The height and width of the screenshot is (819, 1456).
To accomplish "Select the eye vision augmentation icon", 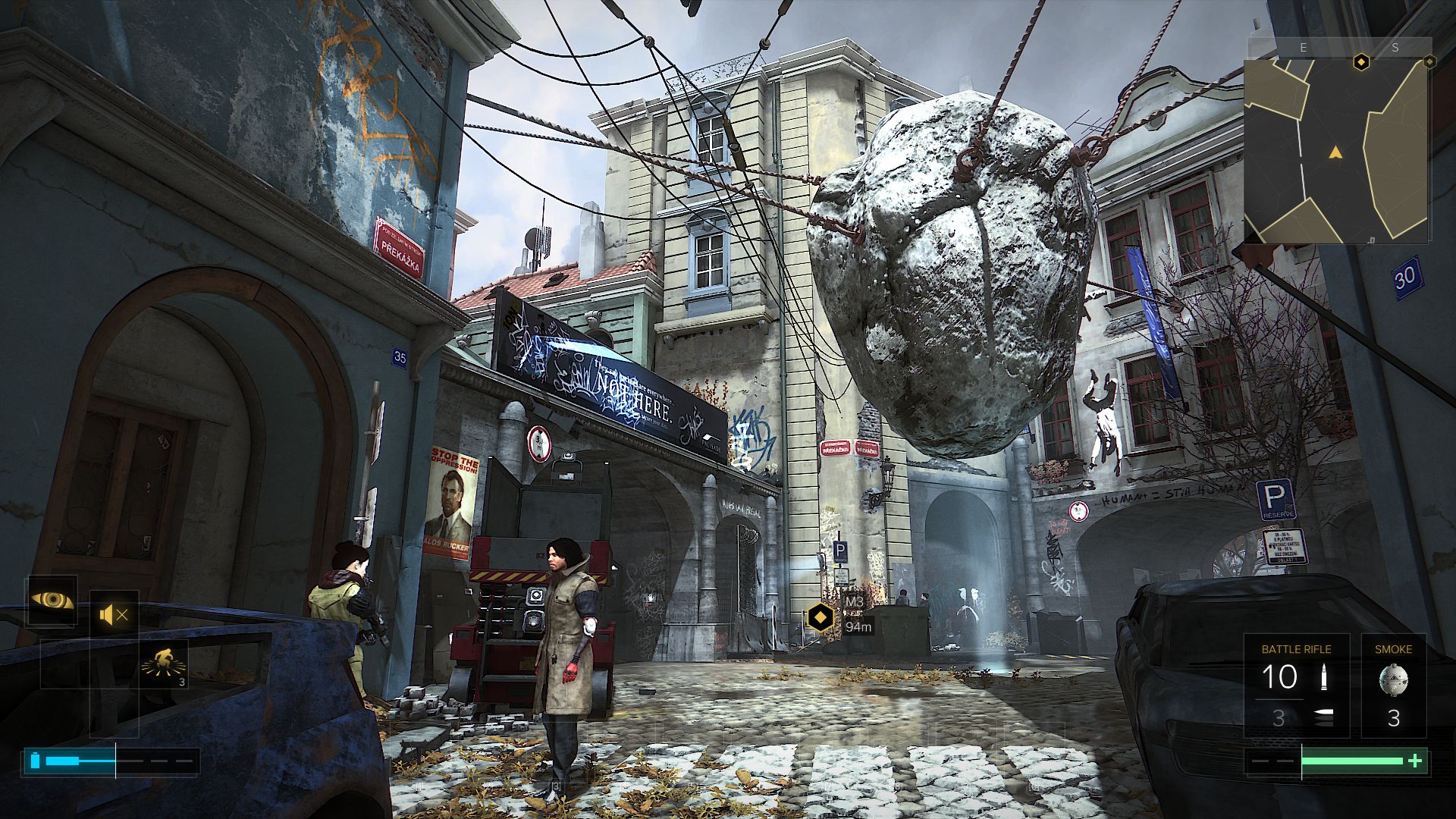I will click(x=52, y=601).
